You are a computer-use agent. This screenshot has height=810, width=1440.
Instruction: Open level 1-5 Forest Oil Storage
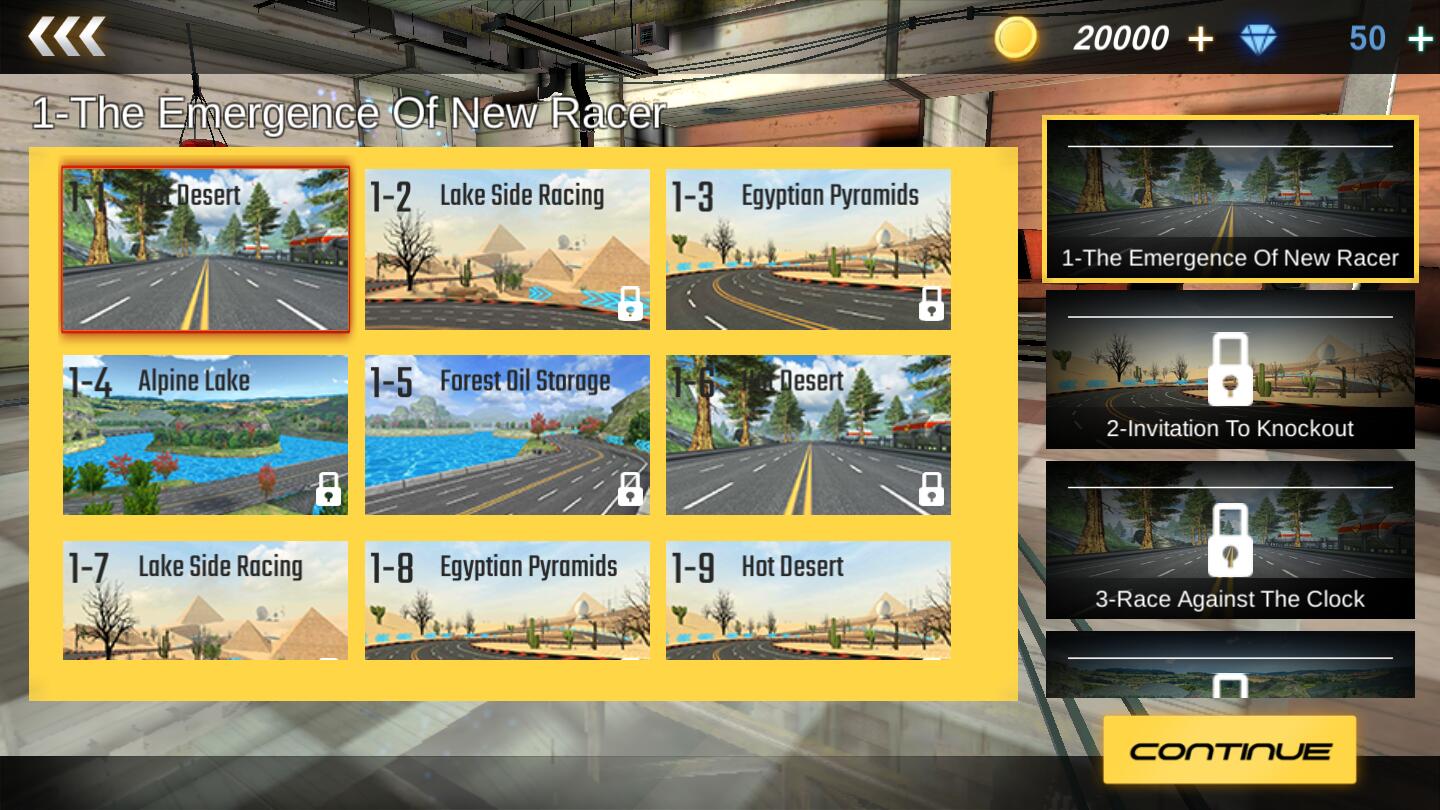507,435
